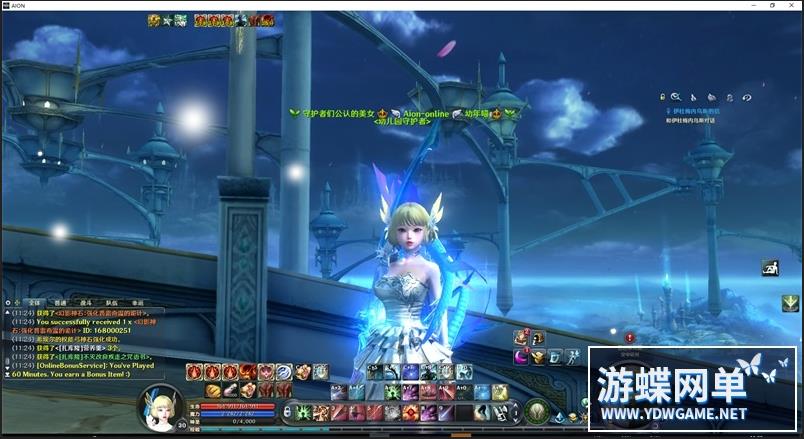Activate the blue swirl skill icon
The image size is (804, 439).
click(284, 372)
